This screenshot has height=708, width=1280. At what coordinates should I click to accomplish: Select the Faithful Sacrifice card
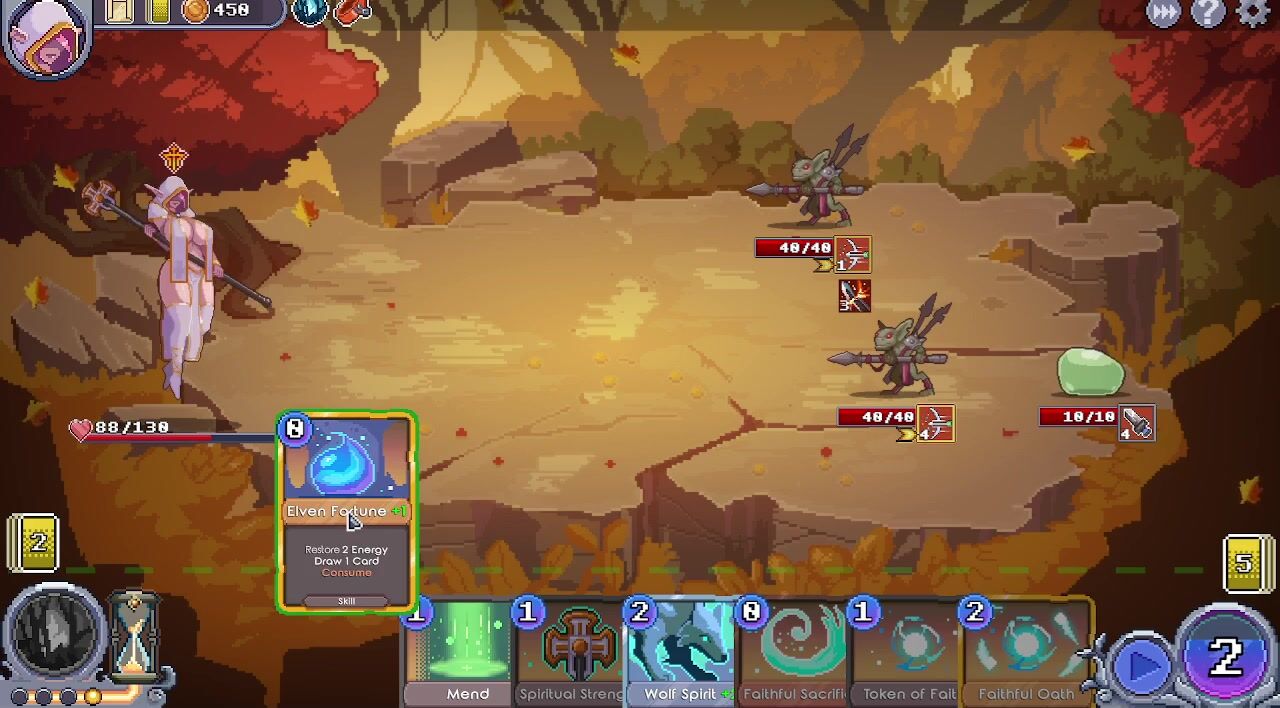[794, 652]
